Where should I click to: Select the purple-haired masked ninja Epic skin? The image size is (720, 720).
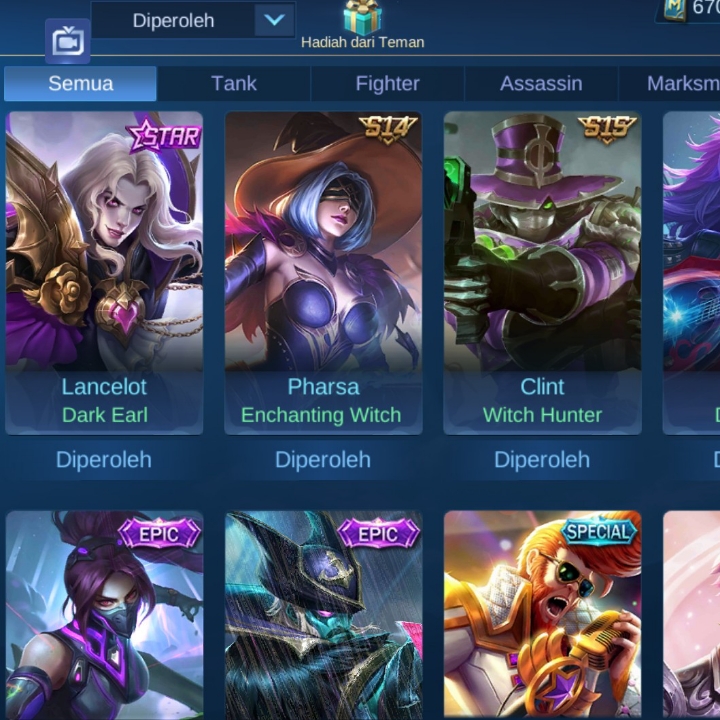104,614
